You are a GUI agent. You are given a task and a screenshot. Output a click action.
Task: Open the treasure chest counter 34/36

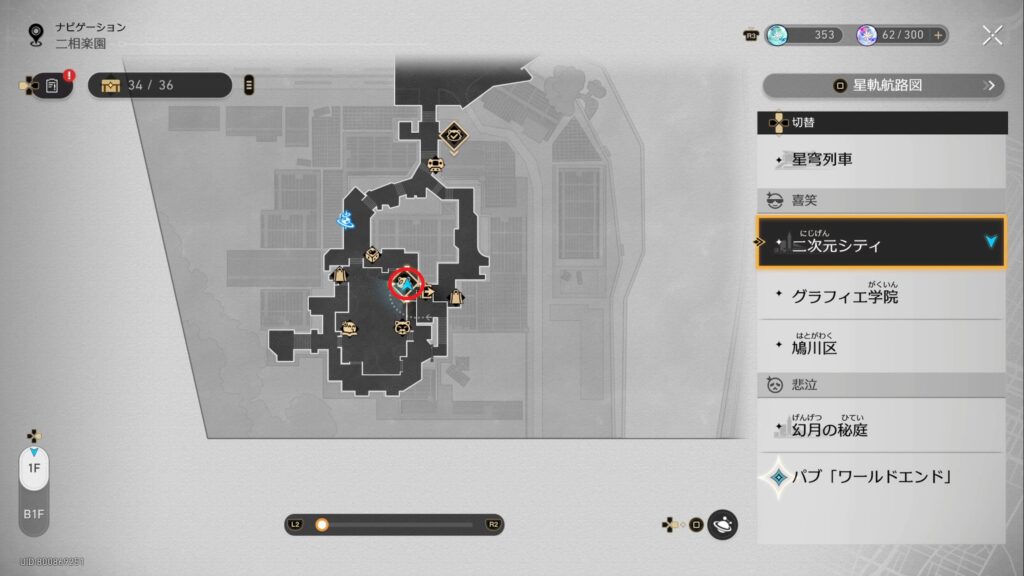tap(160, 85)
